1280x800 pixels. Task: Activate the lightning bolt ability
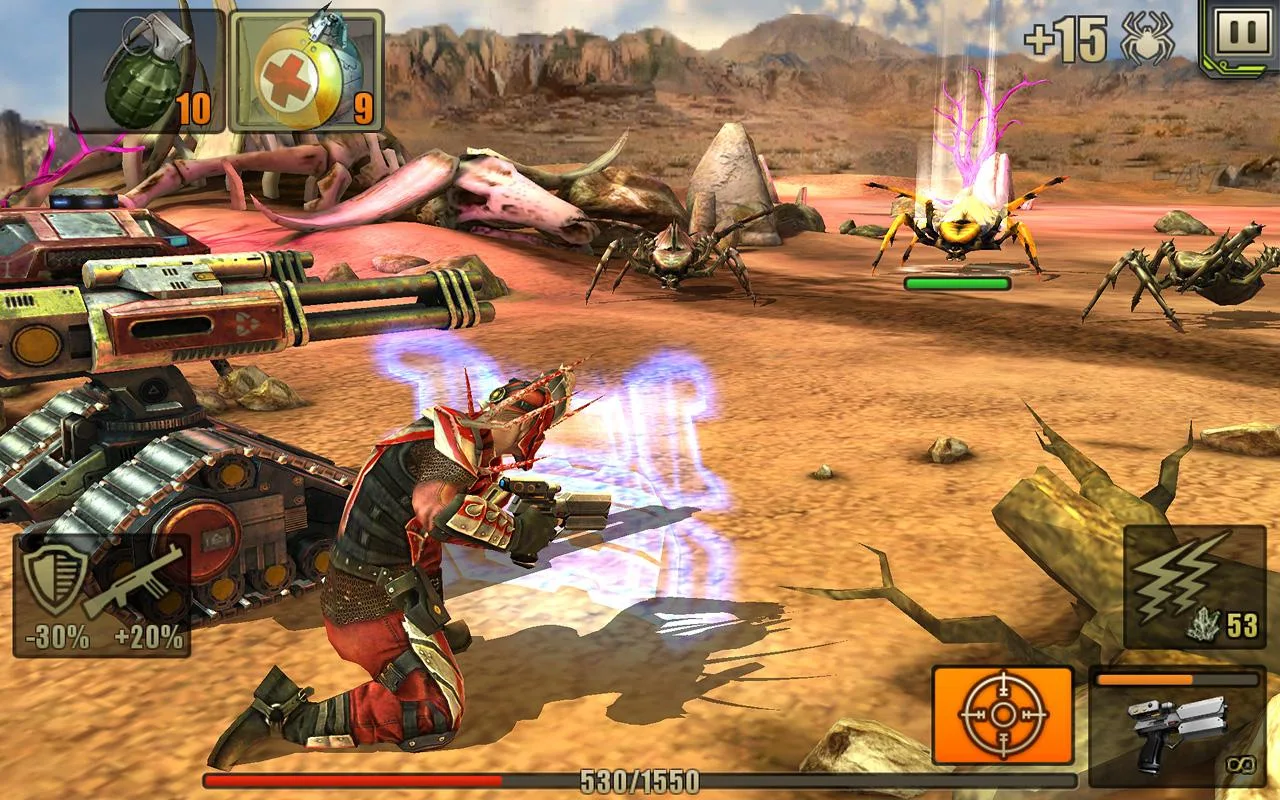tap(1193, 586)
